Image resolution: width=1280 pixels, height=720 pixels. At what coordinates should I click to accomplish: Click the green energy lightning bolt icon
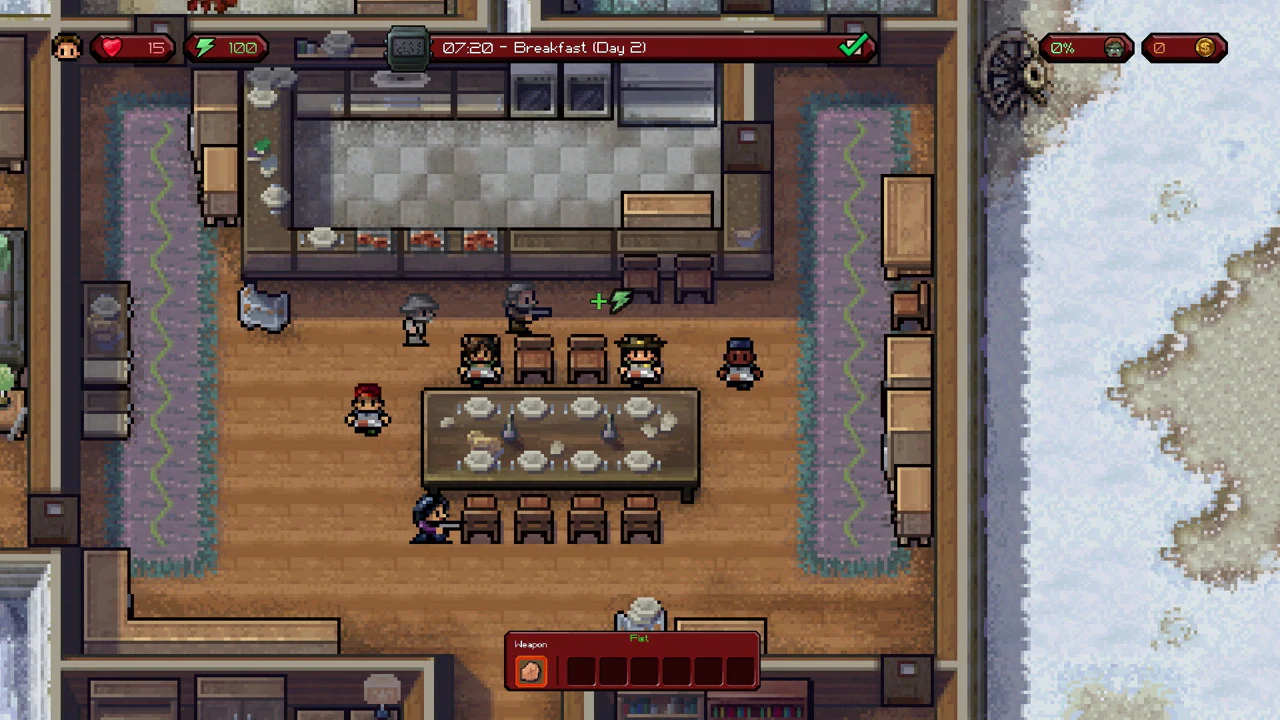204,47
